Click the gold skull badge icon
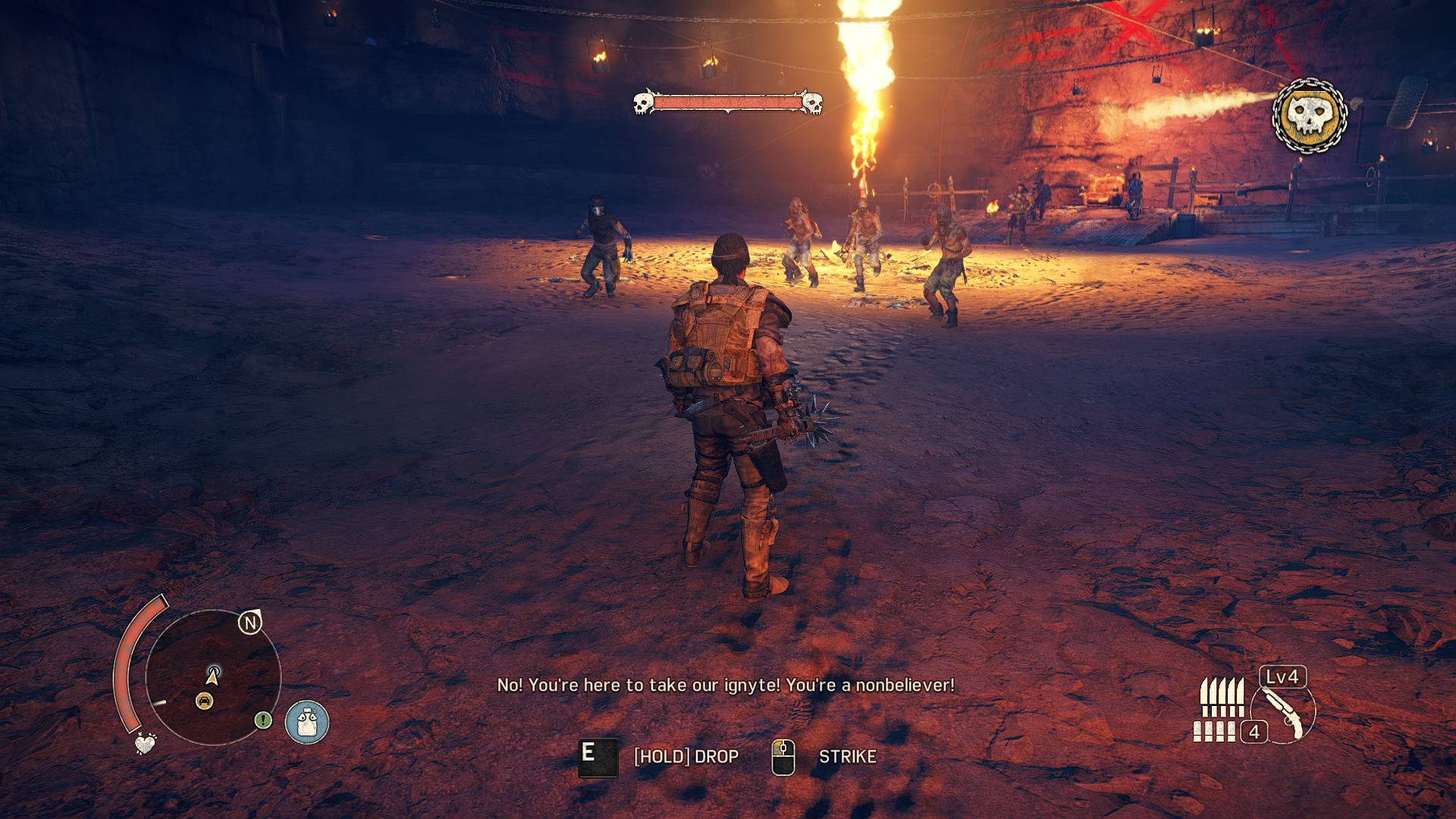Screen dimensions: 1456x819 (x=1310, y=116)
